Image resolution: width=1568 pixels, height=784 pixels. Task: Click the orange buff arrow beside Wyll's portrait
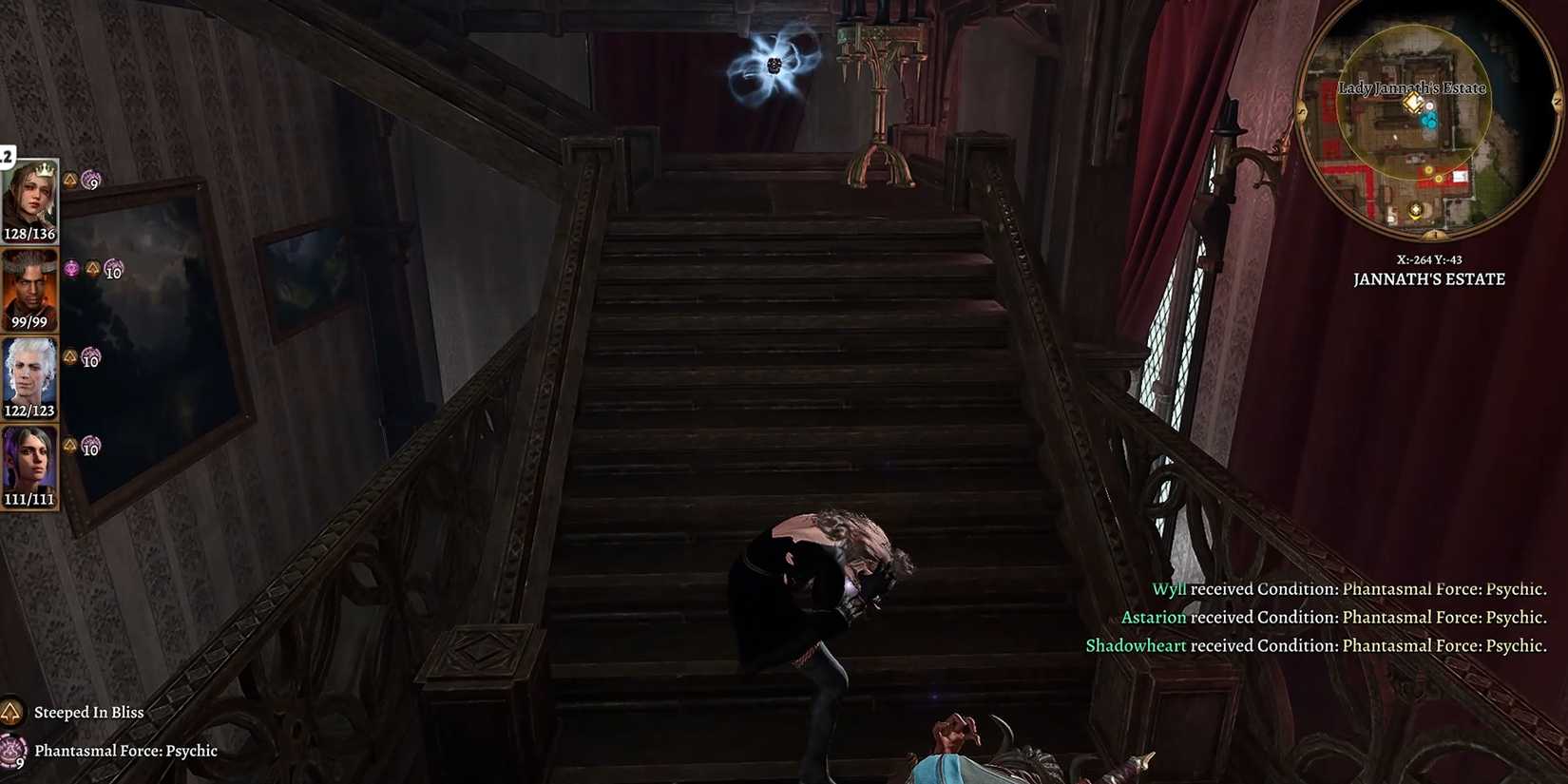click(94, 268)
